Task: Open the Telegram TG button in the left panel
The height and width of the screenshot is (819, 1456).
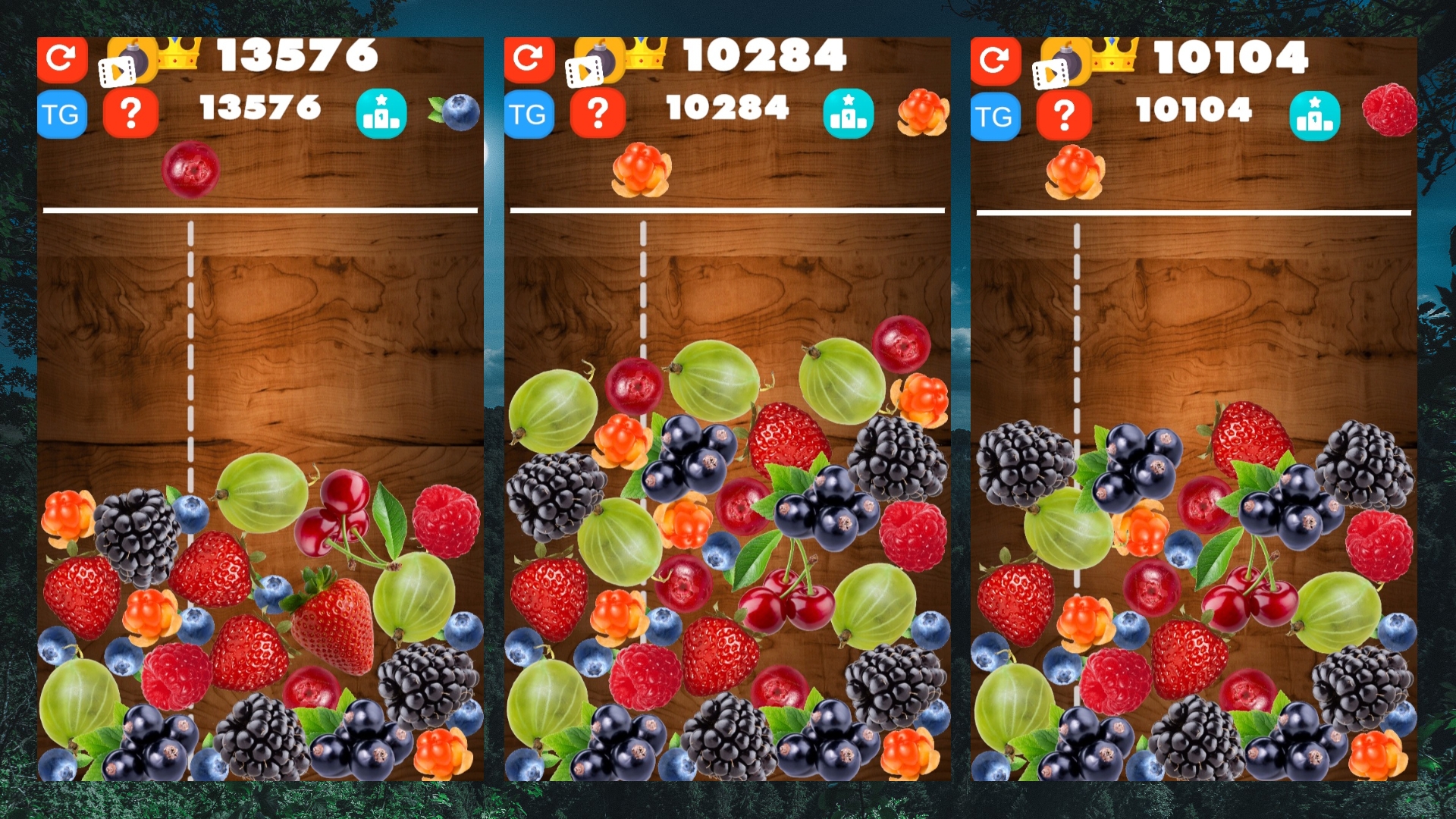Action: [62, 114]
